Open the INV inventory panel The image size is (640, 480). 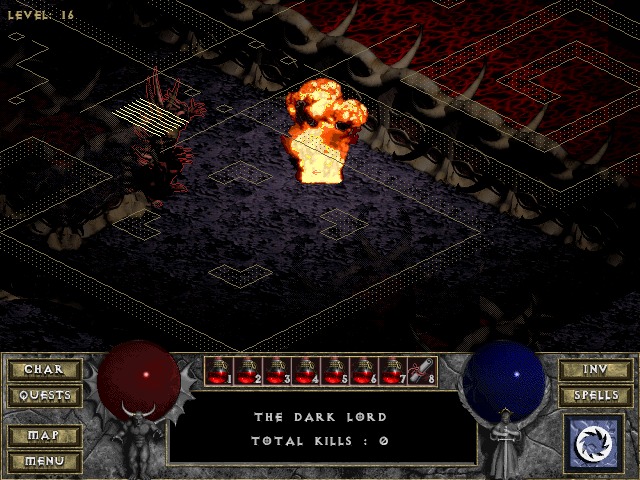point(595,370)
